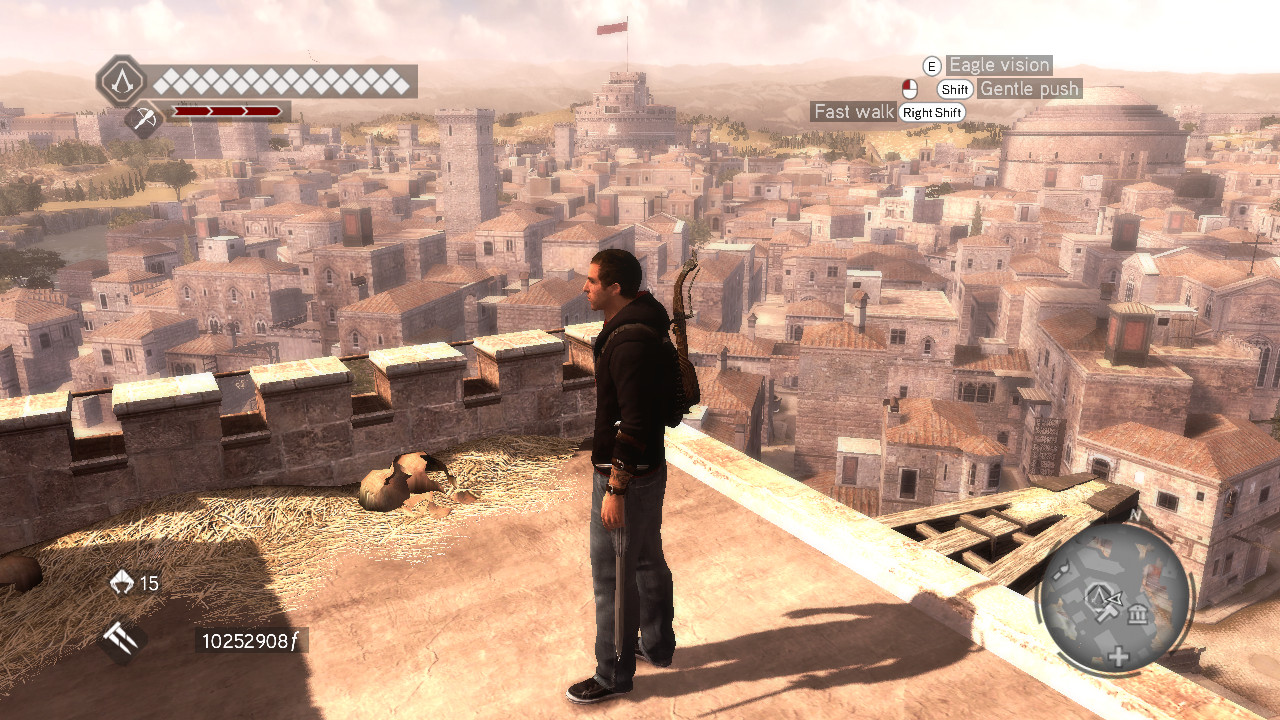Toggle Fast walk with Right Shift prompt
Viewport: 1280px width, 720px height.
point(931,112)
